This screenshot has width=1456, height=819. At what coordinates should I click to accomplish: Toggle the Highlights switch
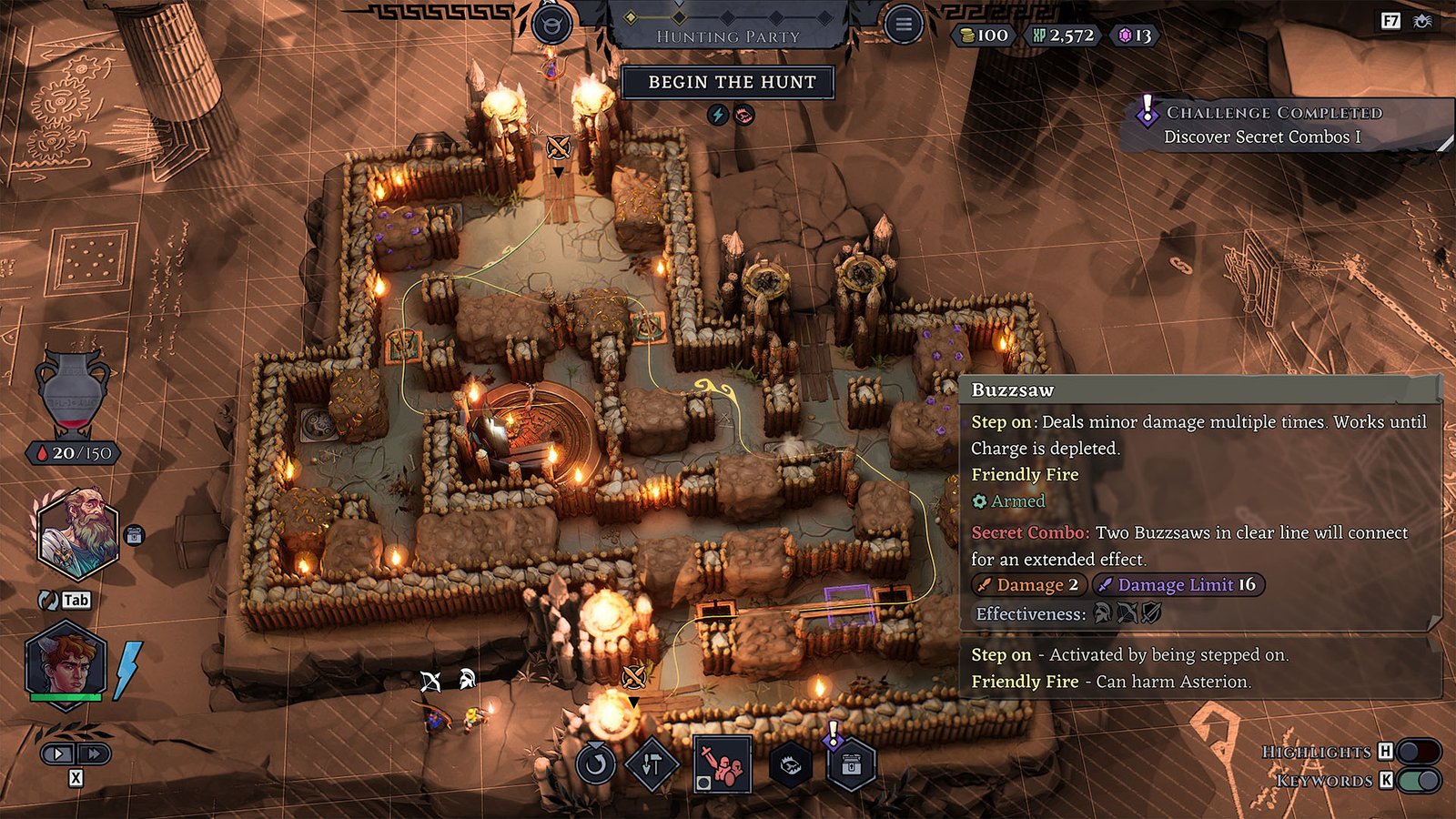1419,752
